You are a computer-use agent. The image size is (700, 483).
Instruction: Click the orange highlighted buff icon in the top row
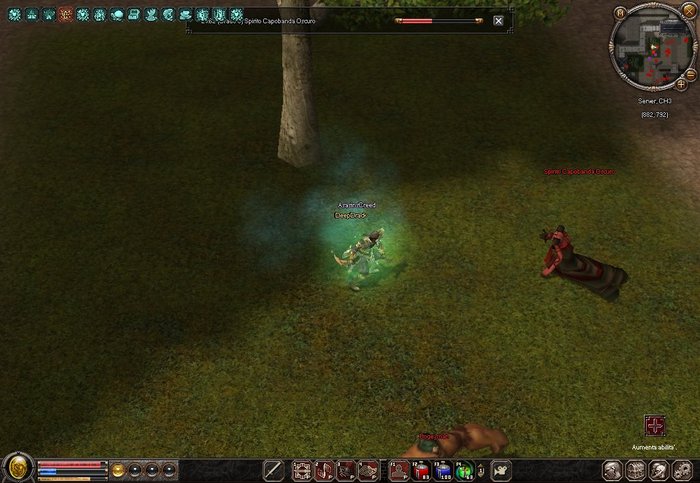coord(65,15)
